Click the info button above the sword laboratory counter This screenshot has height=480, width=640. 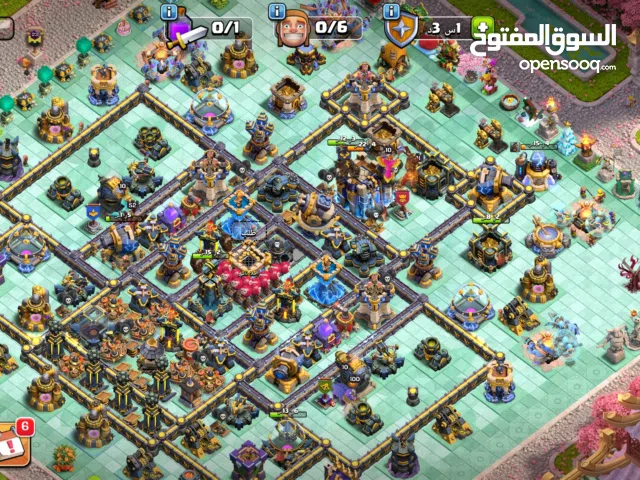tap(169, 12)
